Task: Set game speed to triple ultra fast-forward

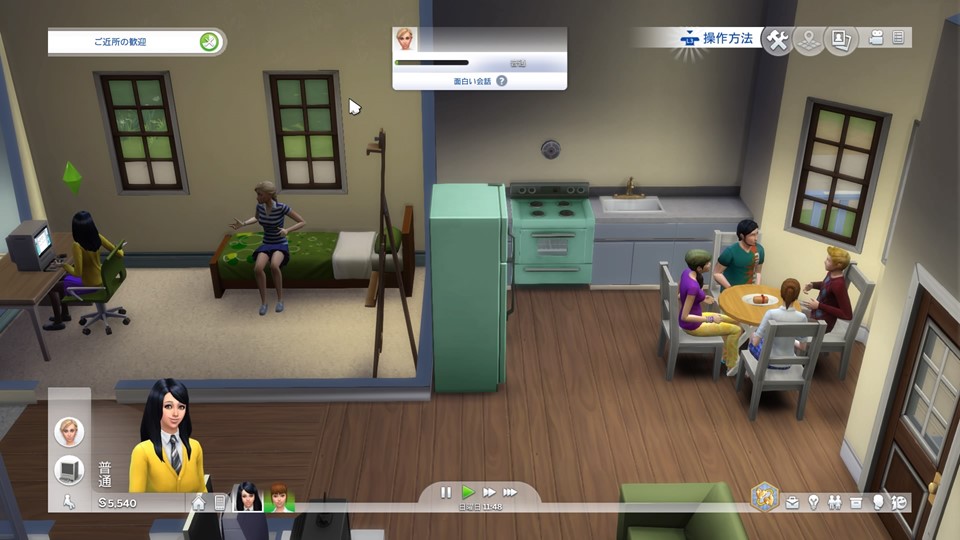Action: [x=511, y=492]
